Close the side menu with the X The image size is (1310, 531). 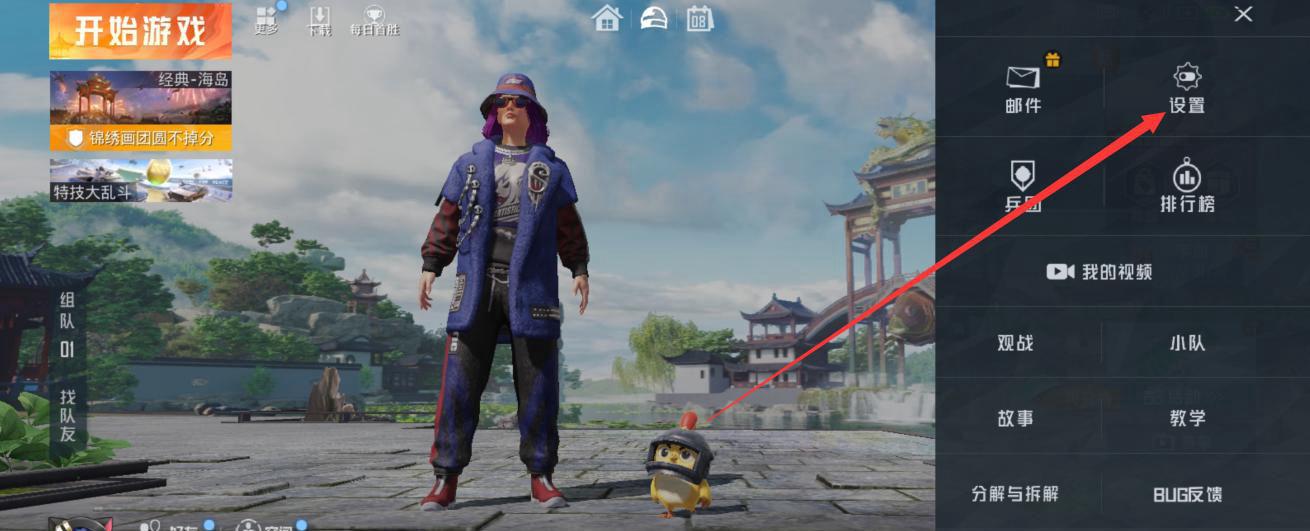(x=1243, y=14)
